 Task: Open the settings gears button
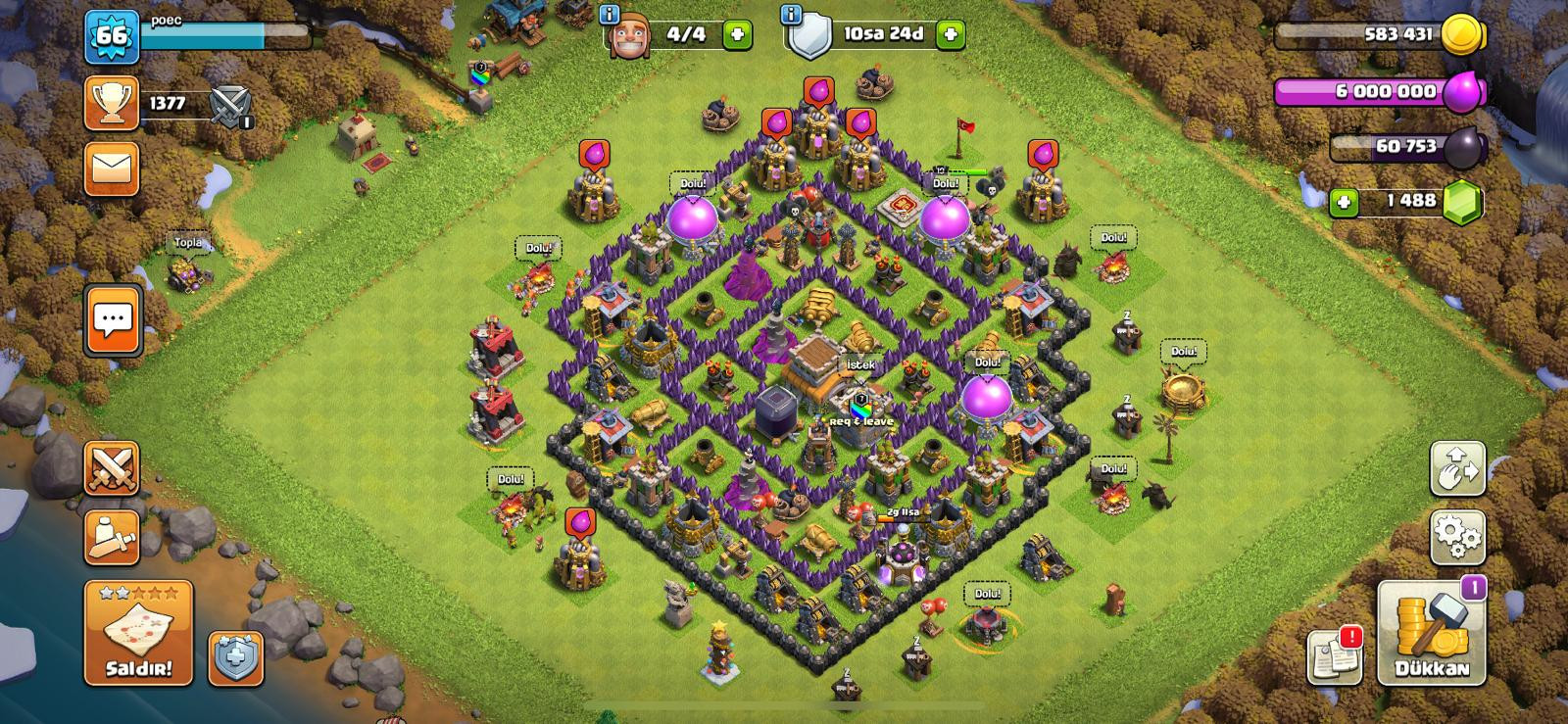coord(1457,537)
